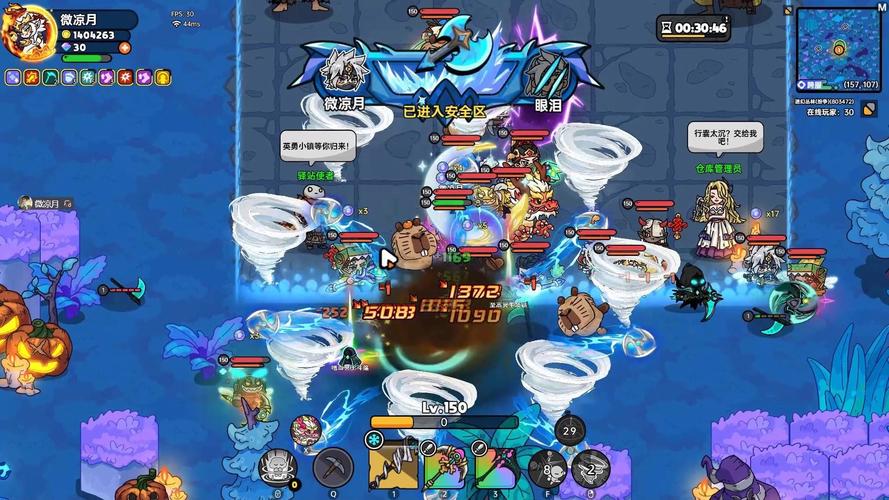Viewport: 889px width, 500px height.
Task: Equip the rainbow pickaxe in slot 2
Action: click(x=442, y=466)
